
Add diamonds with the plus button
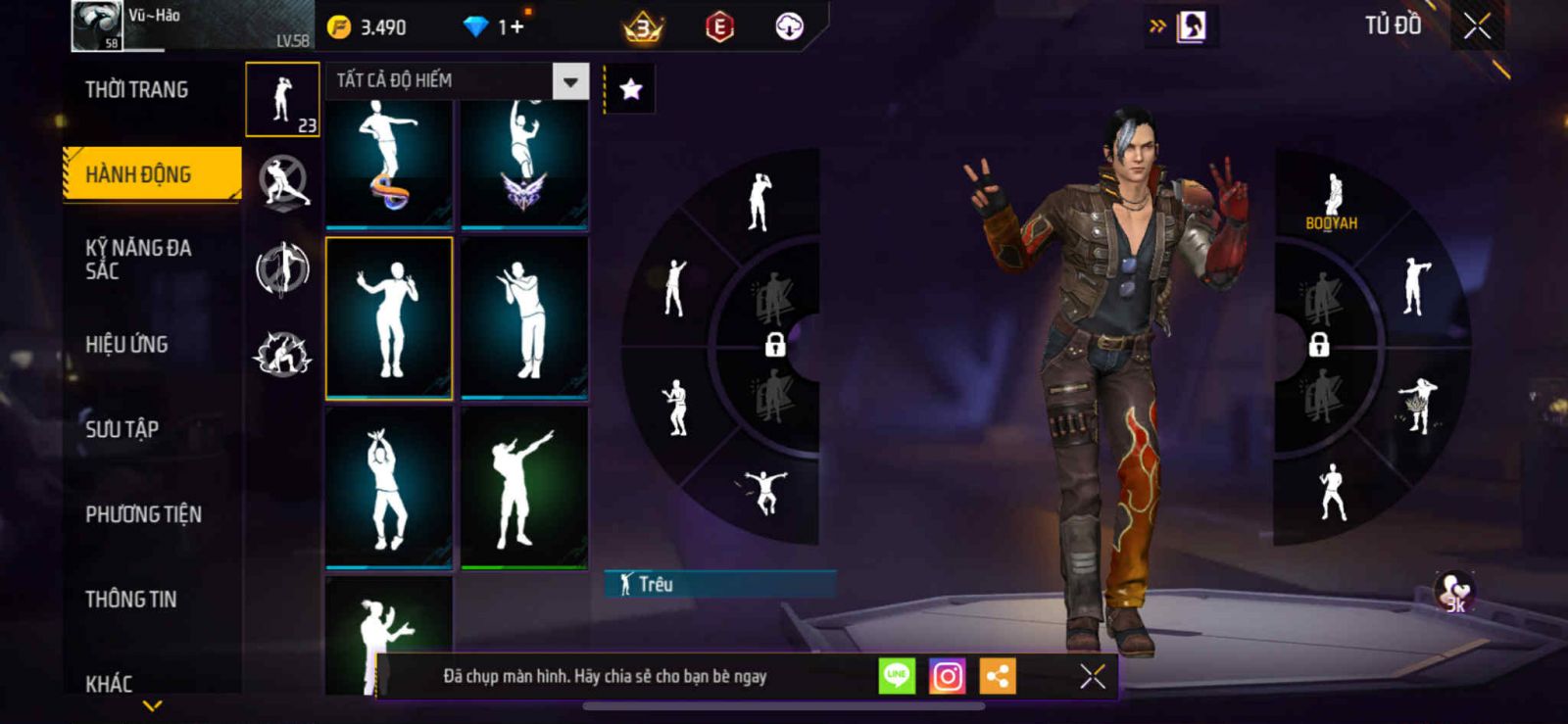click(x=513, y=27)
